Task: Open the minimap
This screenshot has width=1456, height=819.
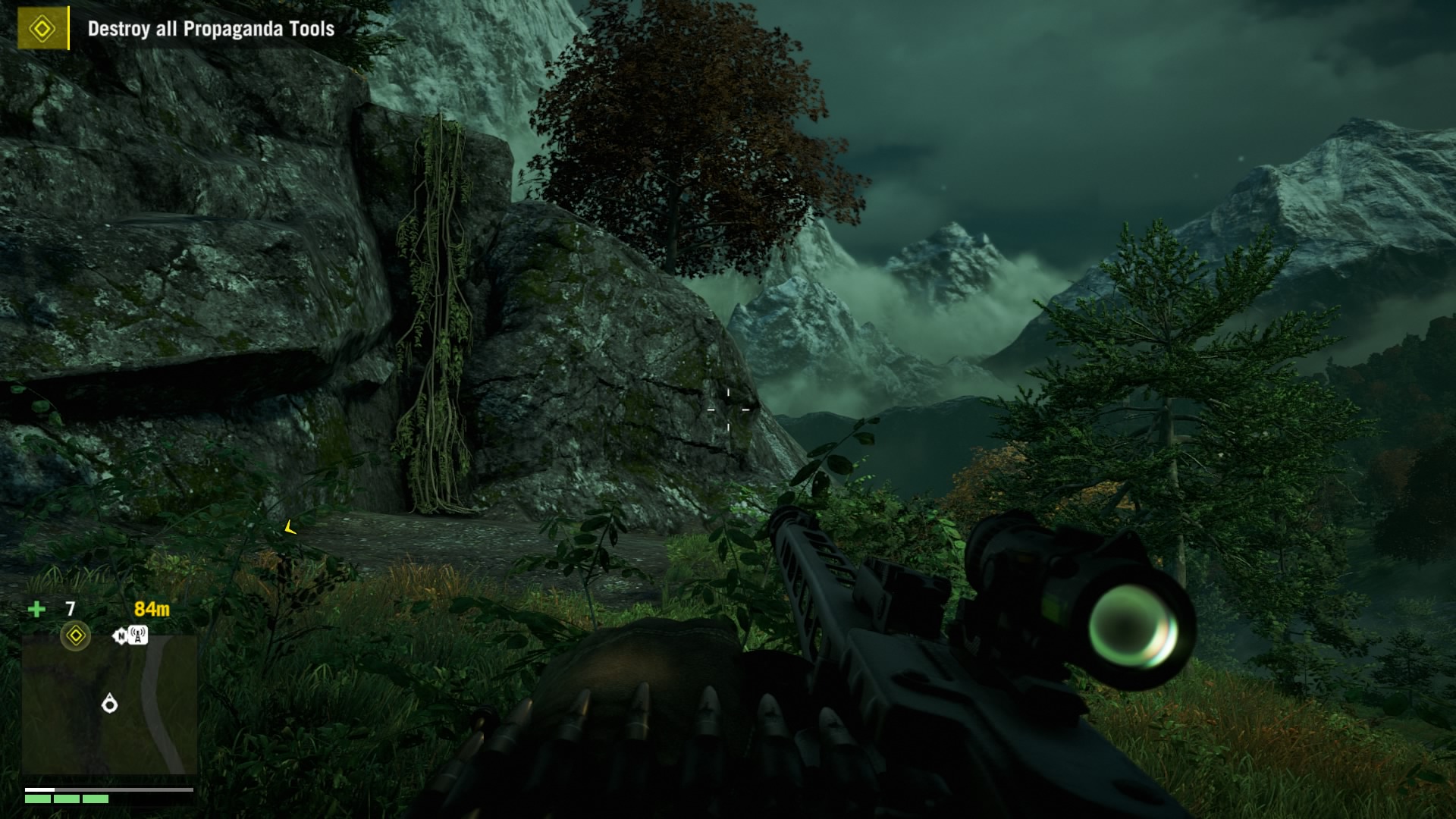Action: tap(109, 705)
